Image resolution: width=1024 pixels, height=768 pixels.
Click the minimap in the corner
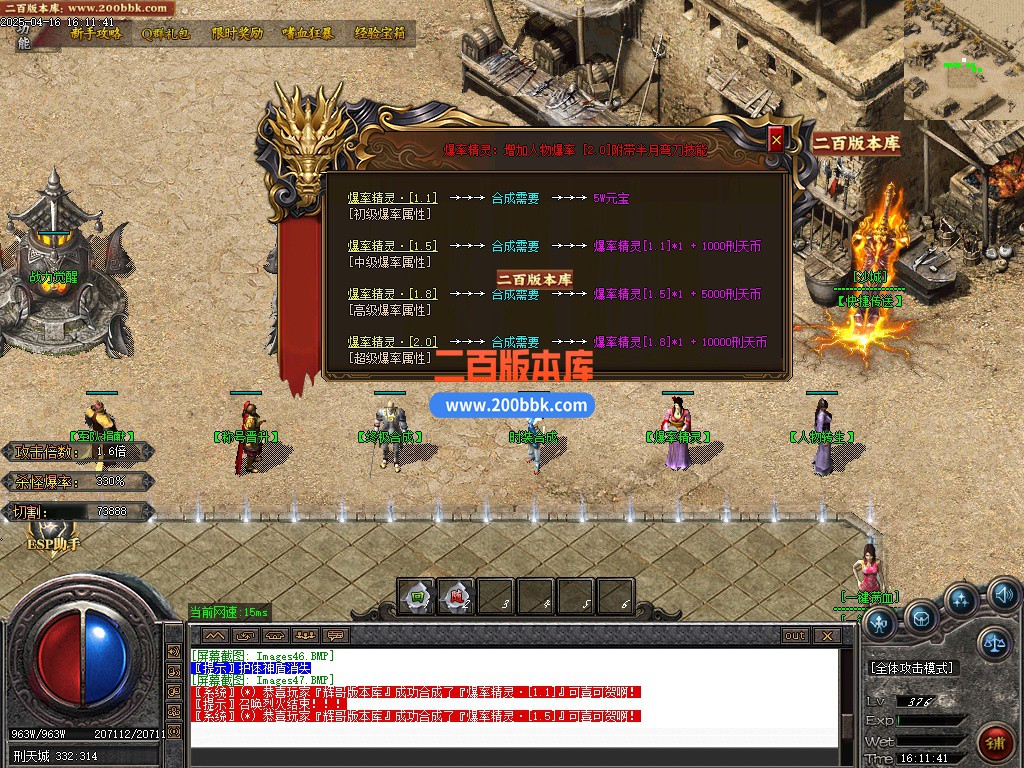tap(963, 60)
